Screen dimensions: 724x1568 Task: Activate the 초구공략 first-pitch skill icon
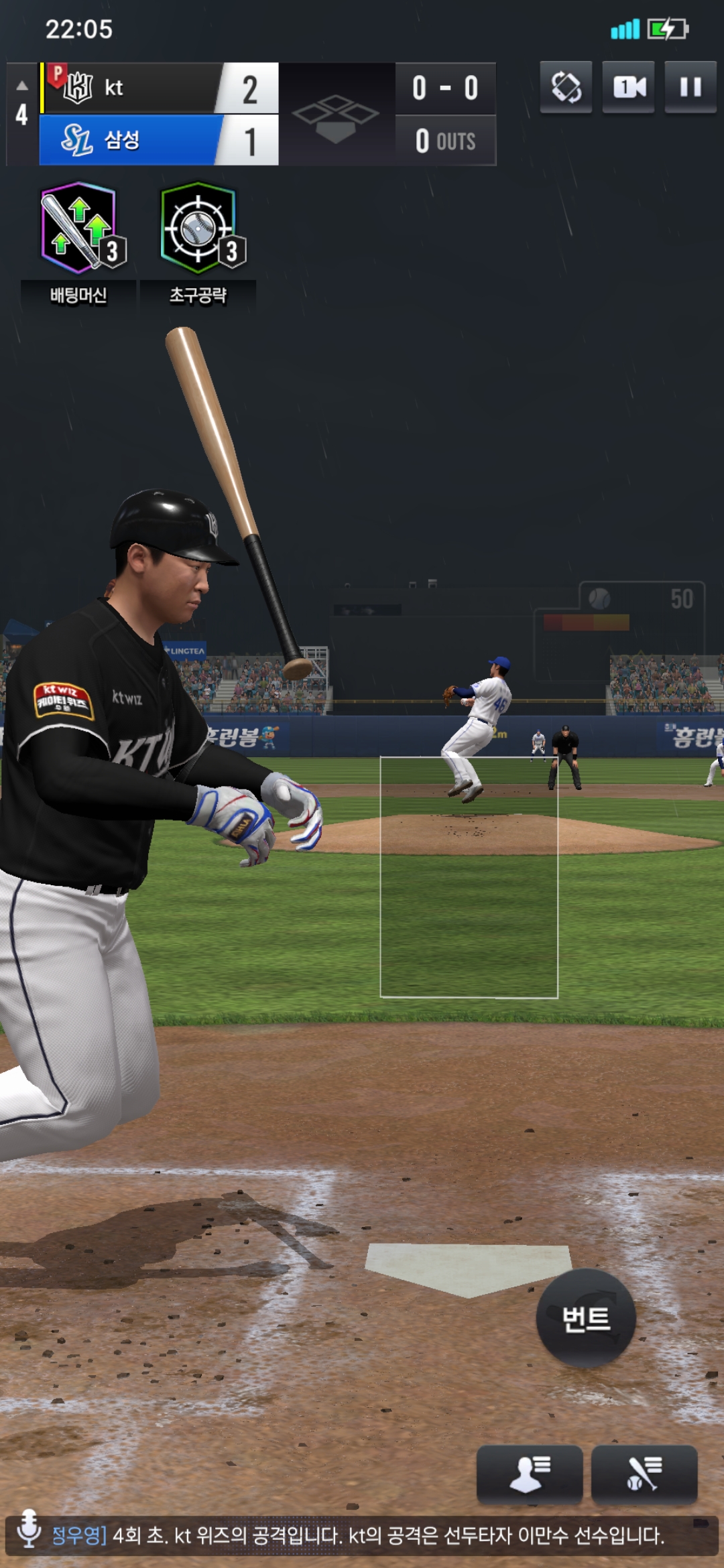click(x=198, y=229)
